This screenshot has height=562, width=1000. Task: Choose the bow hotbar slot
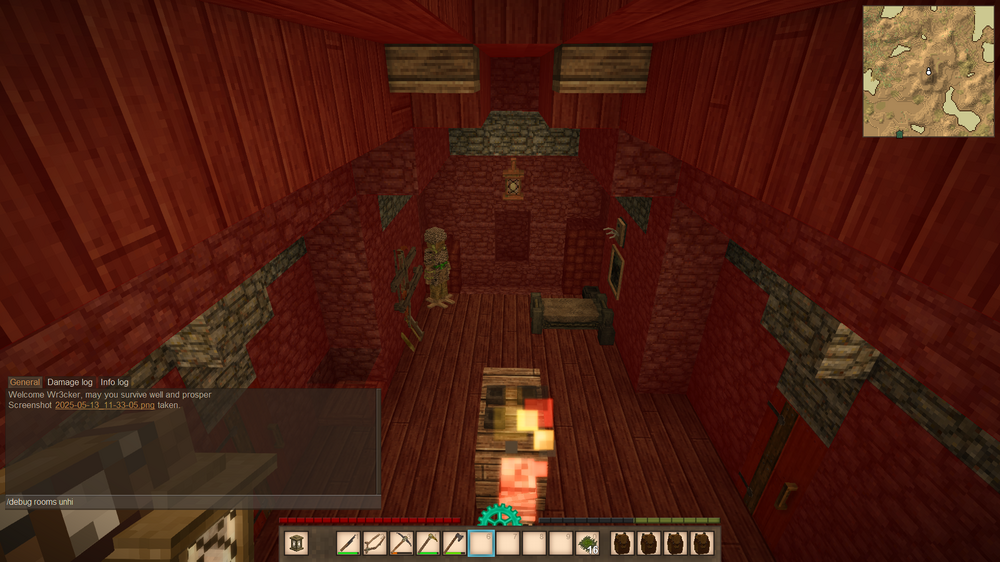click(375, 543)
